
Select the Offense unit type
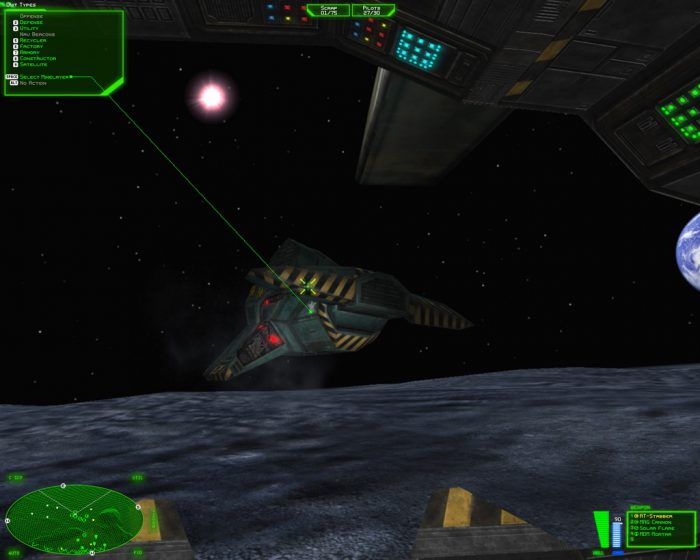[x=32, y=16]
